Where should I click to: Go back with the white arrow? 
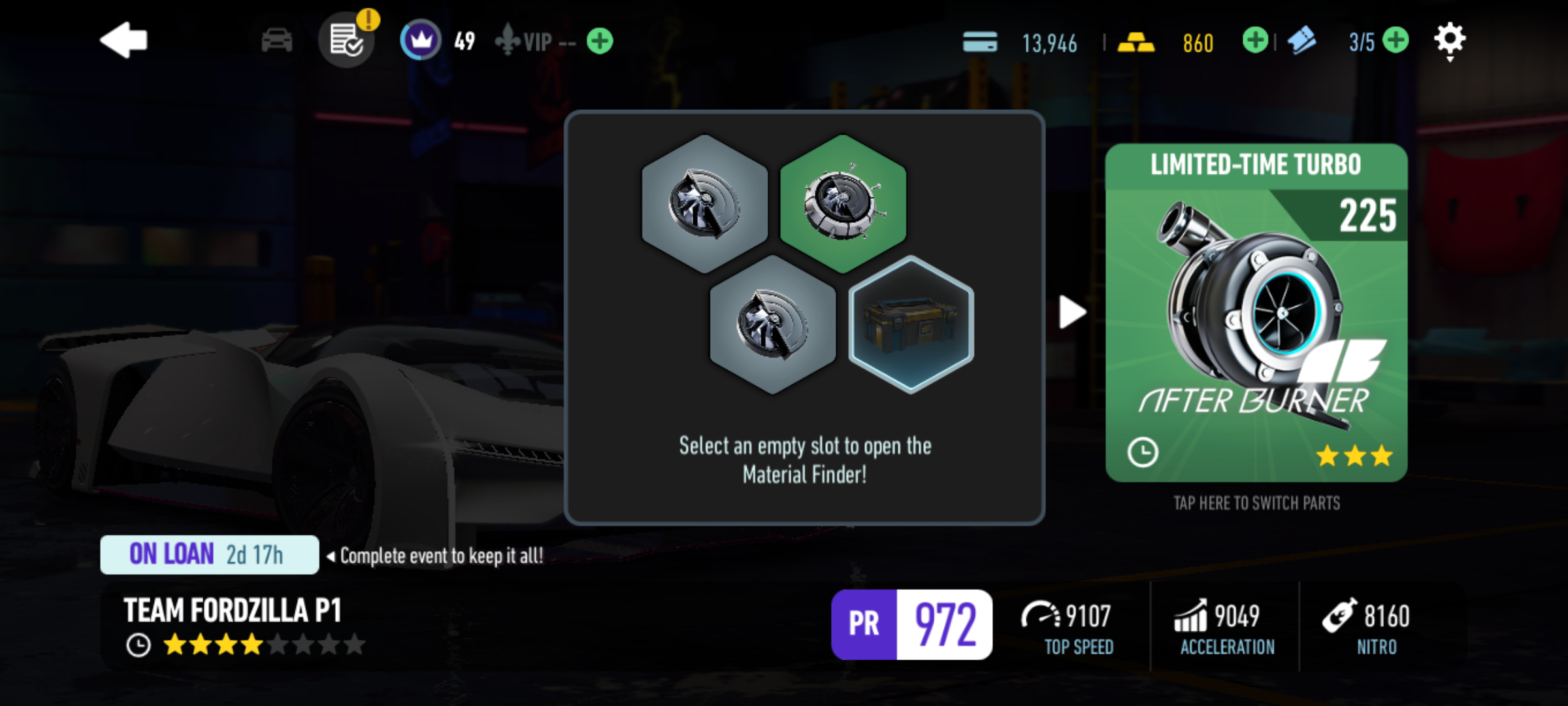click(x=124, y=41)
